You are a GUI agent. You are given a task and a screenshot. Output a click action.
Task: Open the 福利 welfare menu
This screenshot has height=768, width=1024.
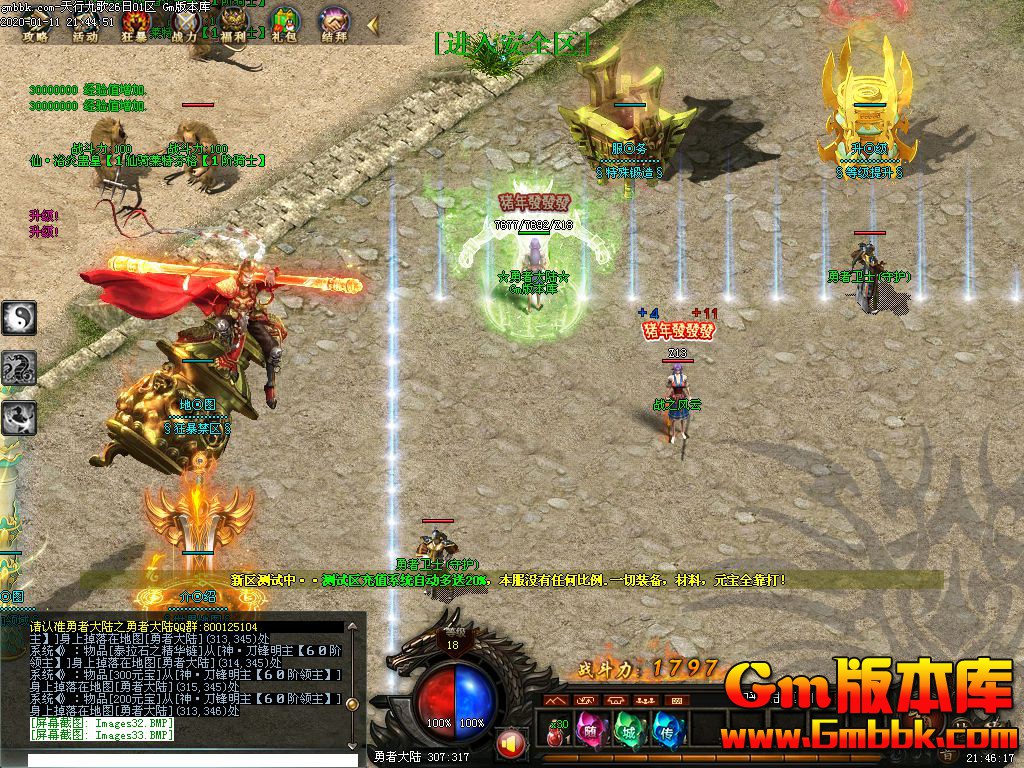pos(235,24)
